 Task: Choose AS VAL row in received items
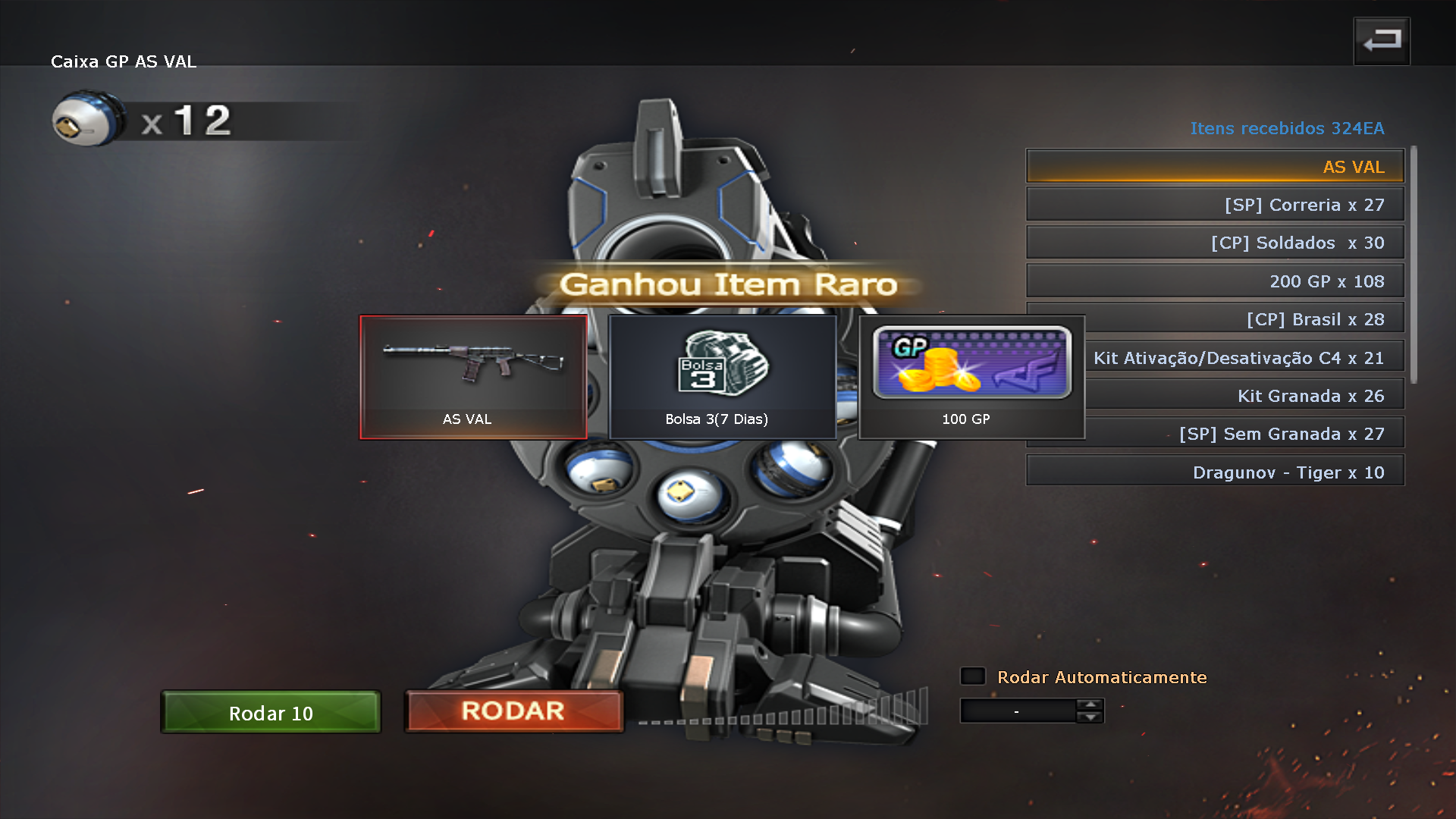click(1215, 167)
